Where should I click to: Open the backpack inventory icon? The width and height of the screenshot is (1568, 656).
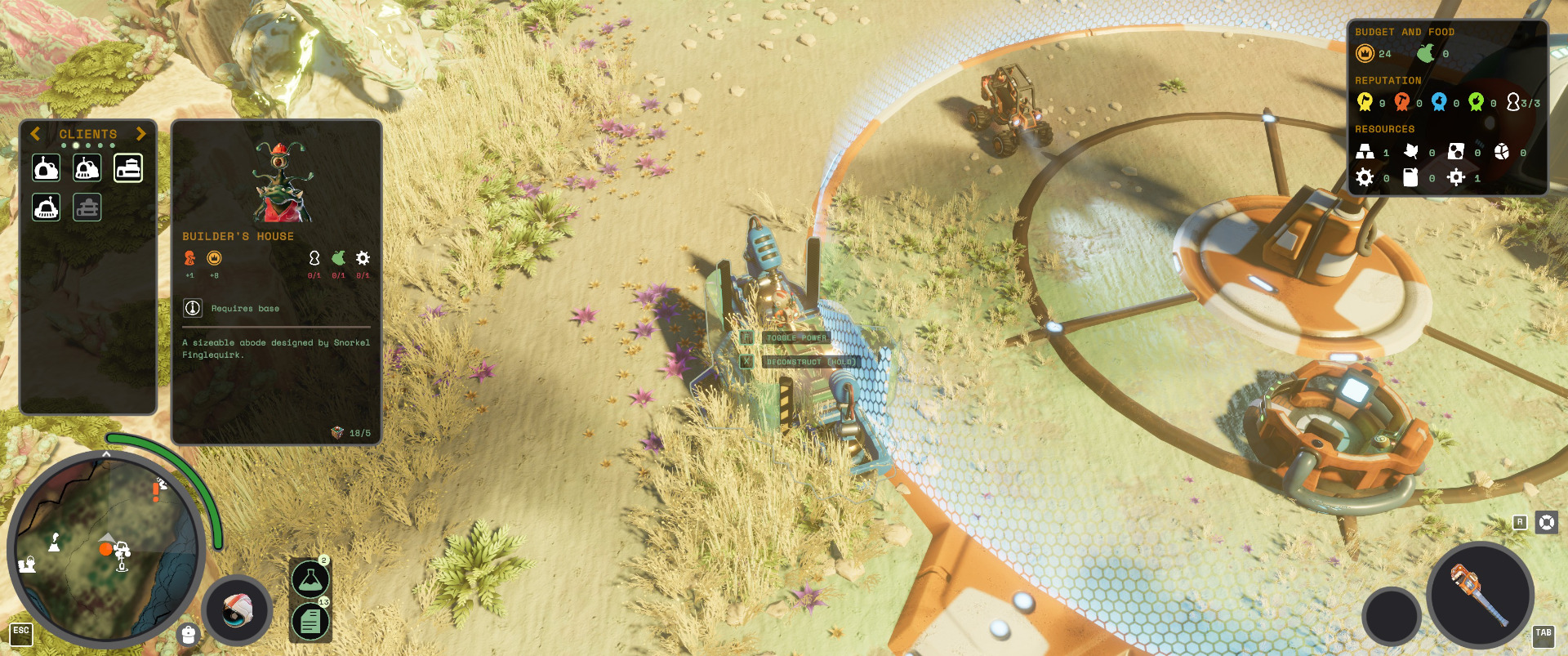(x=189, y=635)
